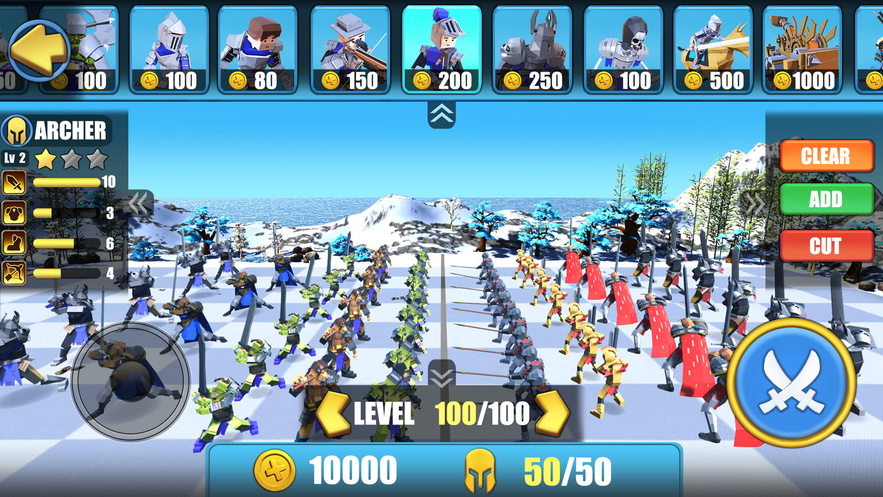Select the blue-plumed knight costing 200
883x497 pixels.
pos(441,49)
